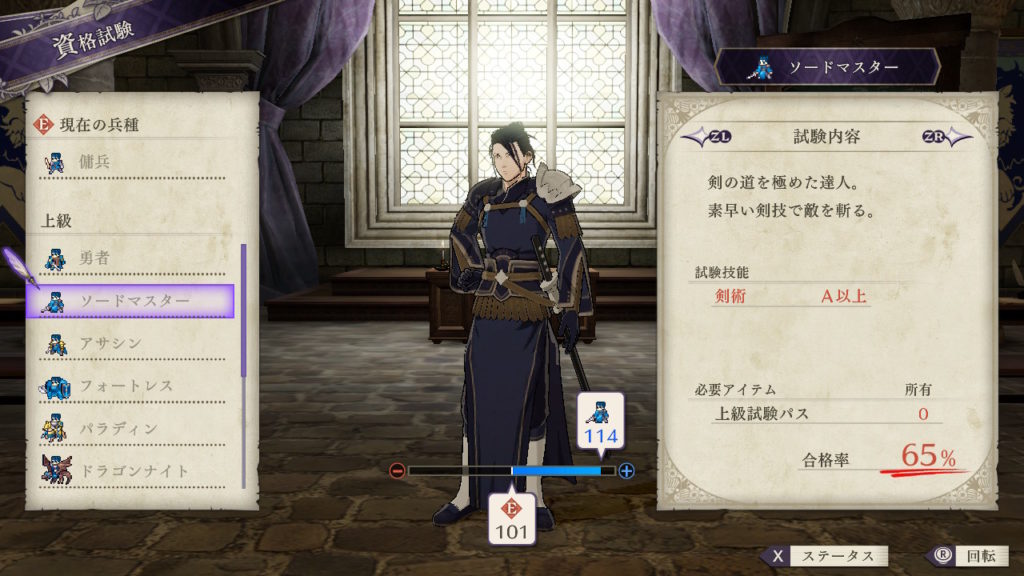1024x576 pixels.
Task: Select the ドラゴンナイト (Wyvern Rider) class
Action: tap(130, 470)
